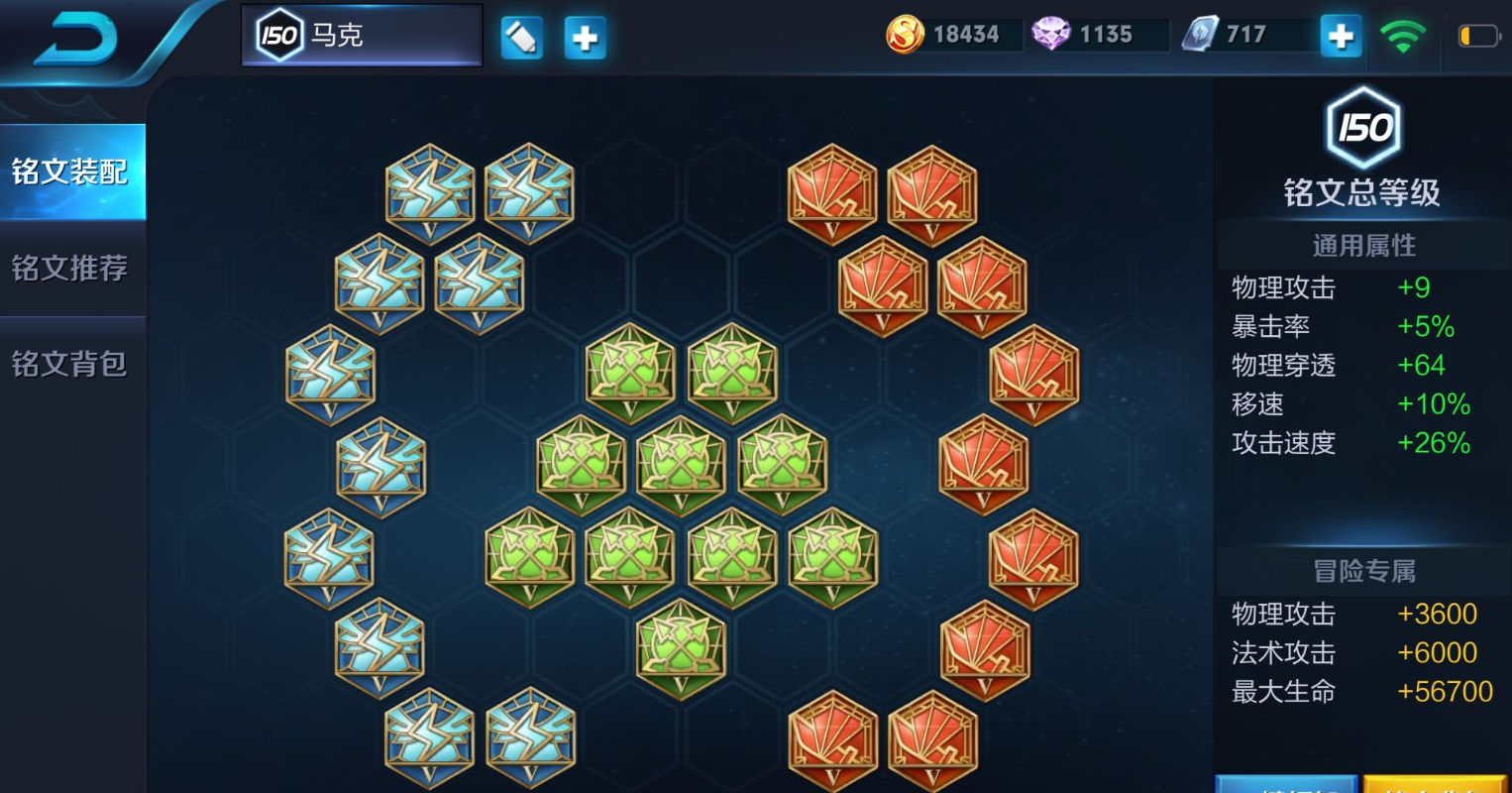Go back using the blue arrow
Image resolution: width=1512 pixels, height=793 pixels.
point(75,40)
